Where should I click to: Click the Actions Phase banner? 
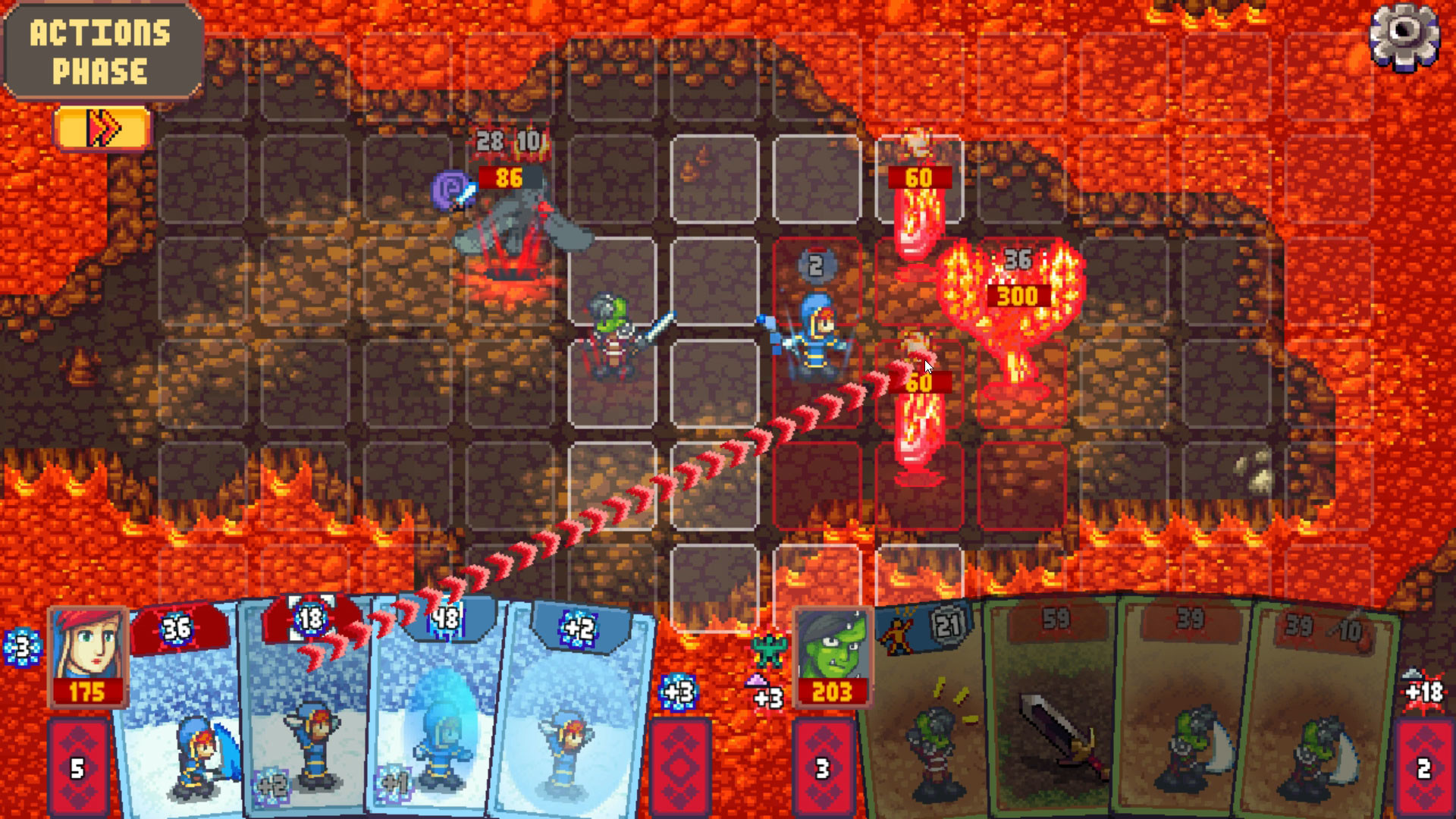(x=99, y=49)
